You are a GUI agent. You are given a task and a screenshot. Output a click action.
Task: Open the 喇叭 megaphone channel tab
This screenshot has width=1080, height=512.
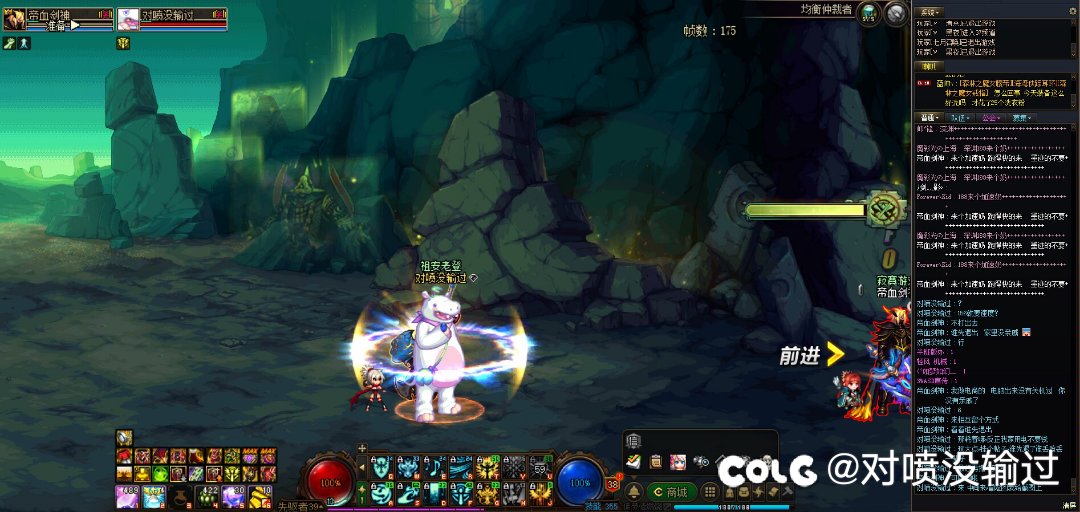click(x=931, y=67)
